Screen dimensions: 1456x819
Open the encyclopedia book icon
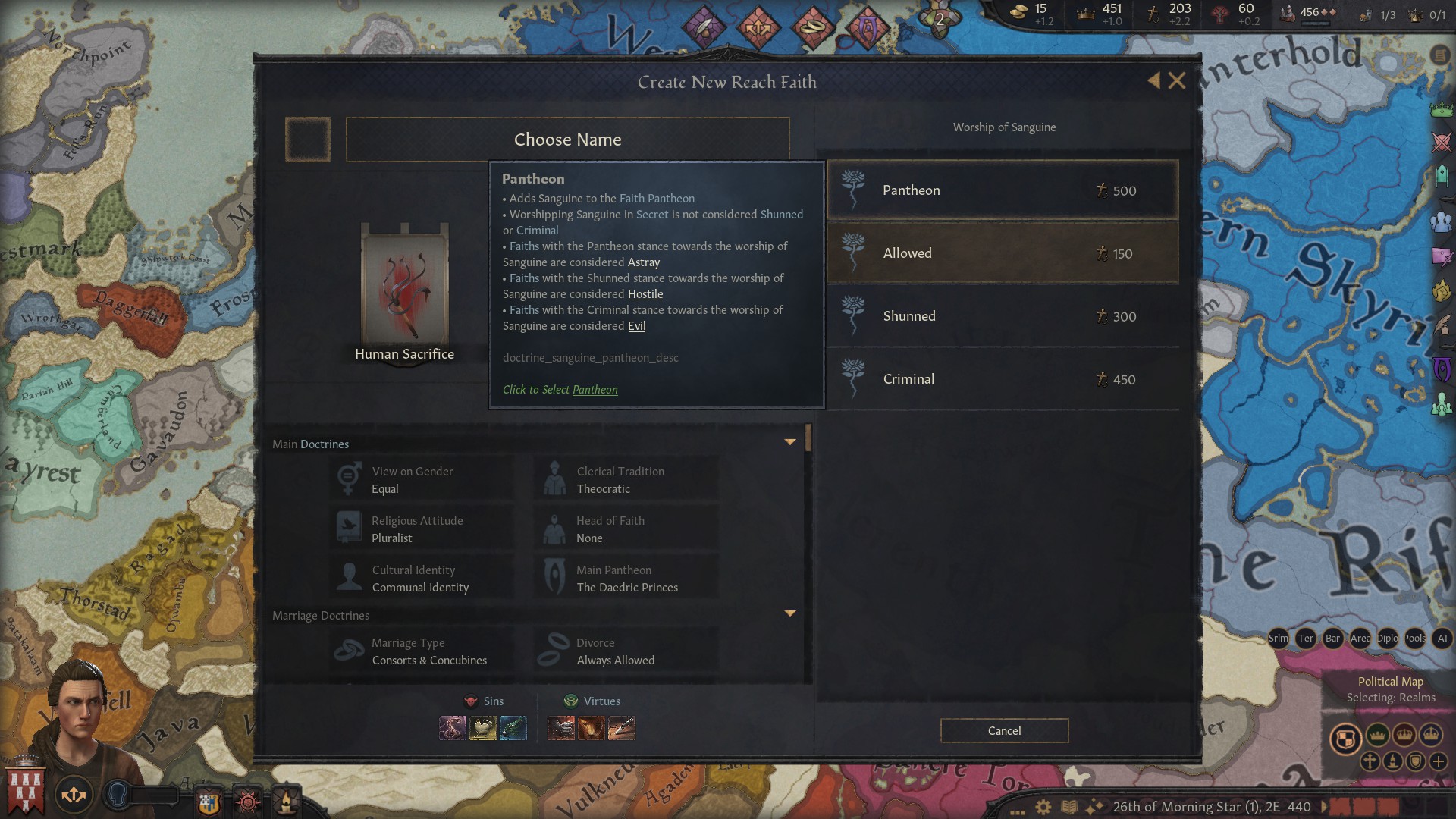click(x=1069, y=806)
